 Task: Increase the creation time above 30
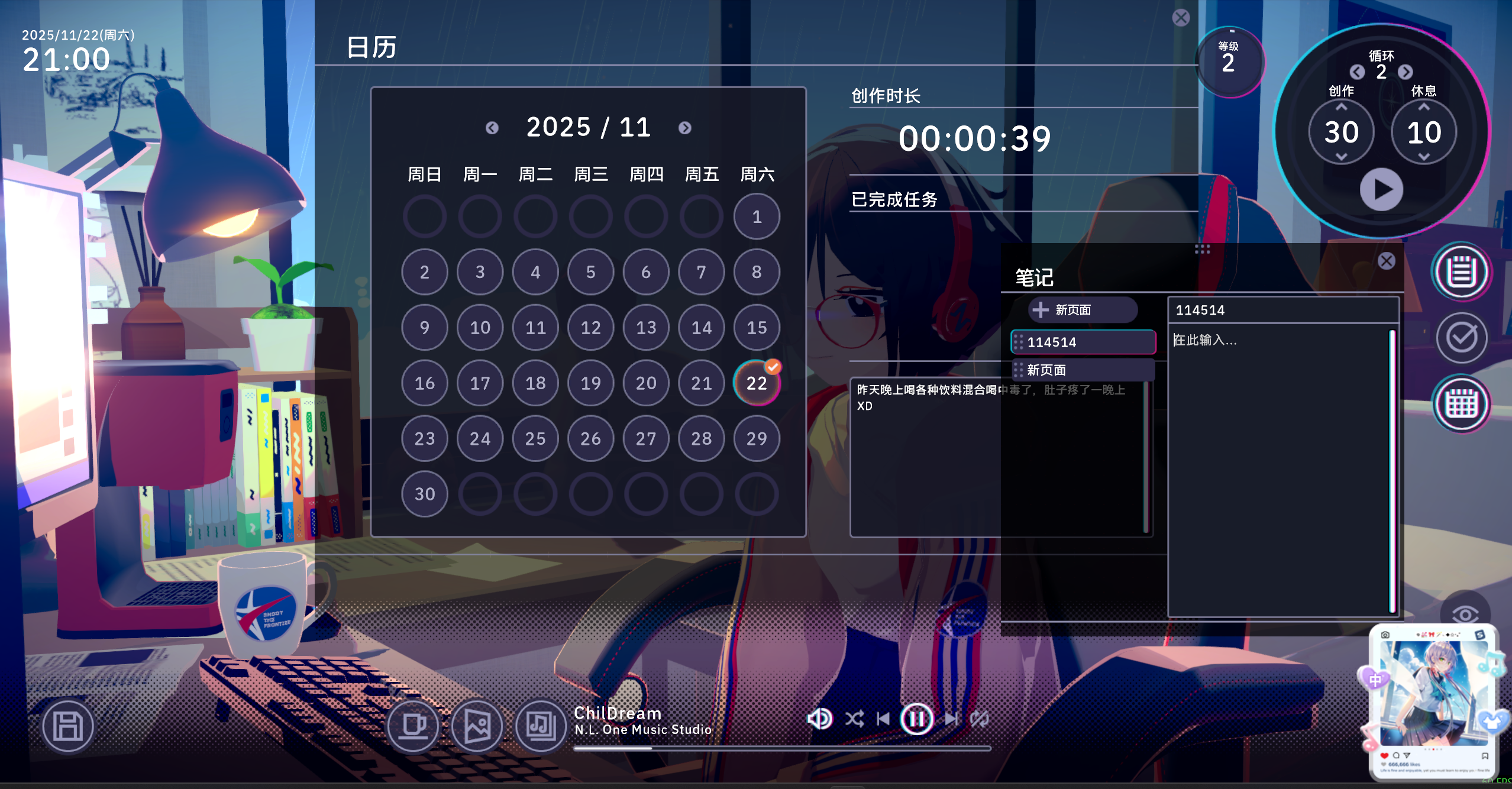[1341, 107]
